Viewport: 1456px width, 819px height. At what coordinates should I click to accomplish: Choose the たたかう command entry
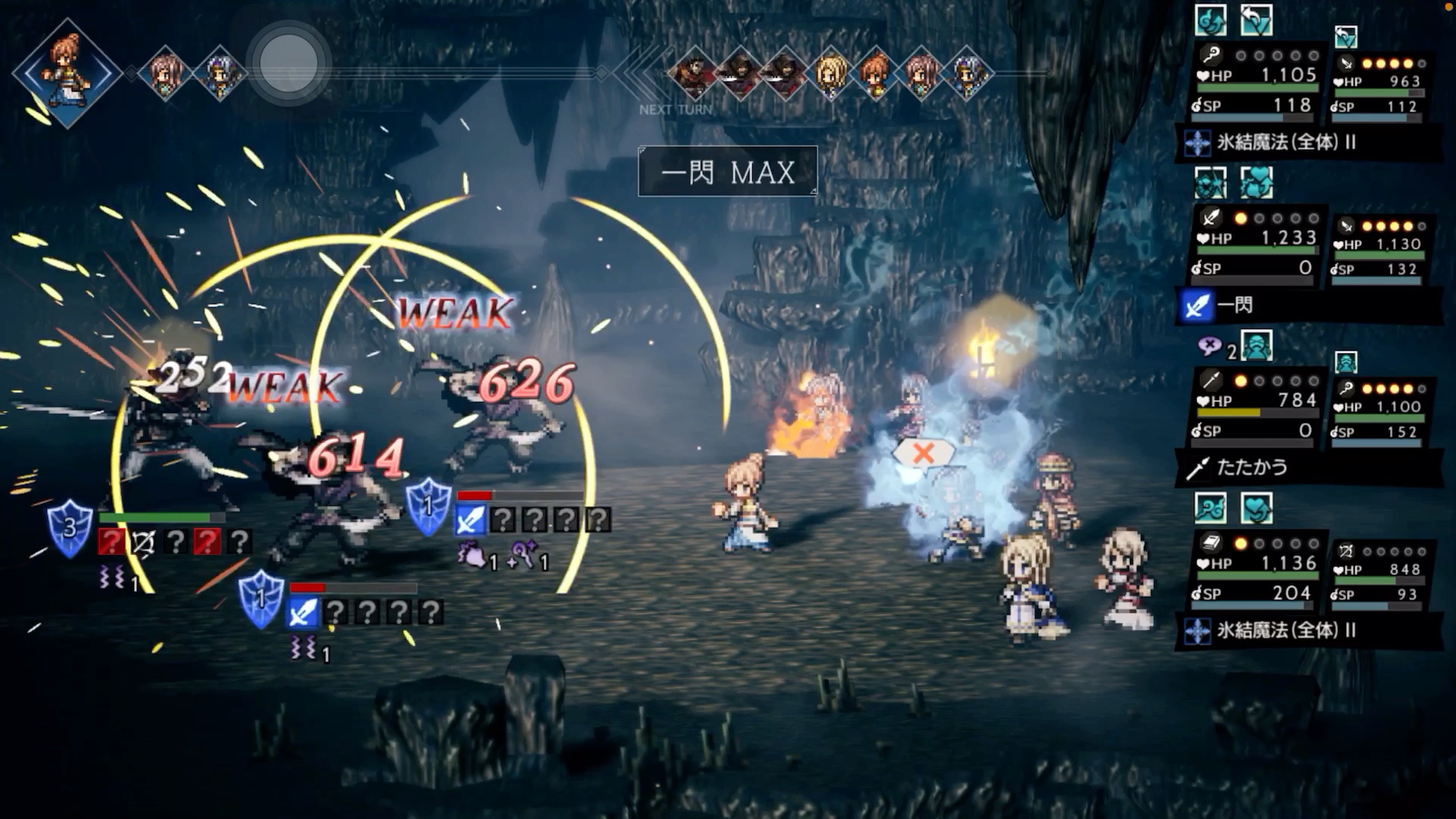pyautogui.click(x=1251, y=468)
